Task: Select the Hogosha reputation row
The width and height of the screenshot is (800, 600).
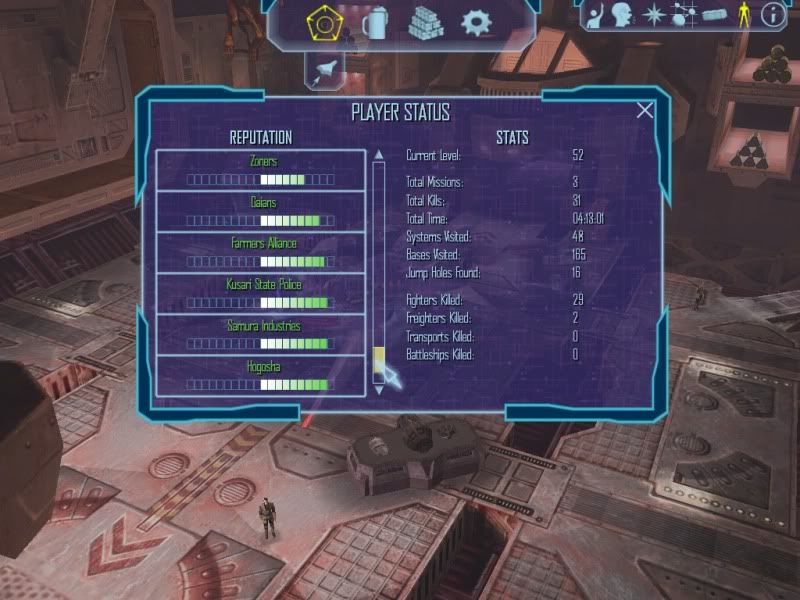Action: [x=261, y=375]
